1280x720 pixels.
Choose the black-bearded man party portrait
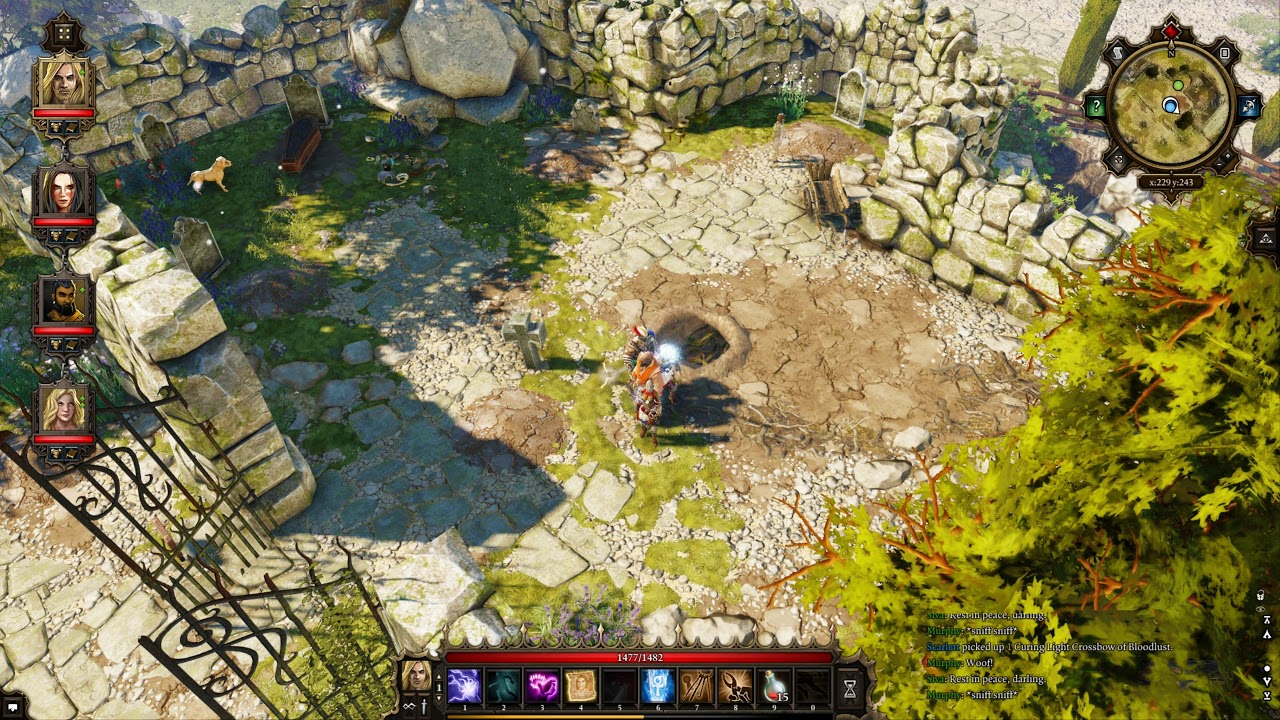(x=63, y=301)
